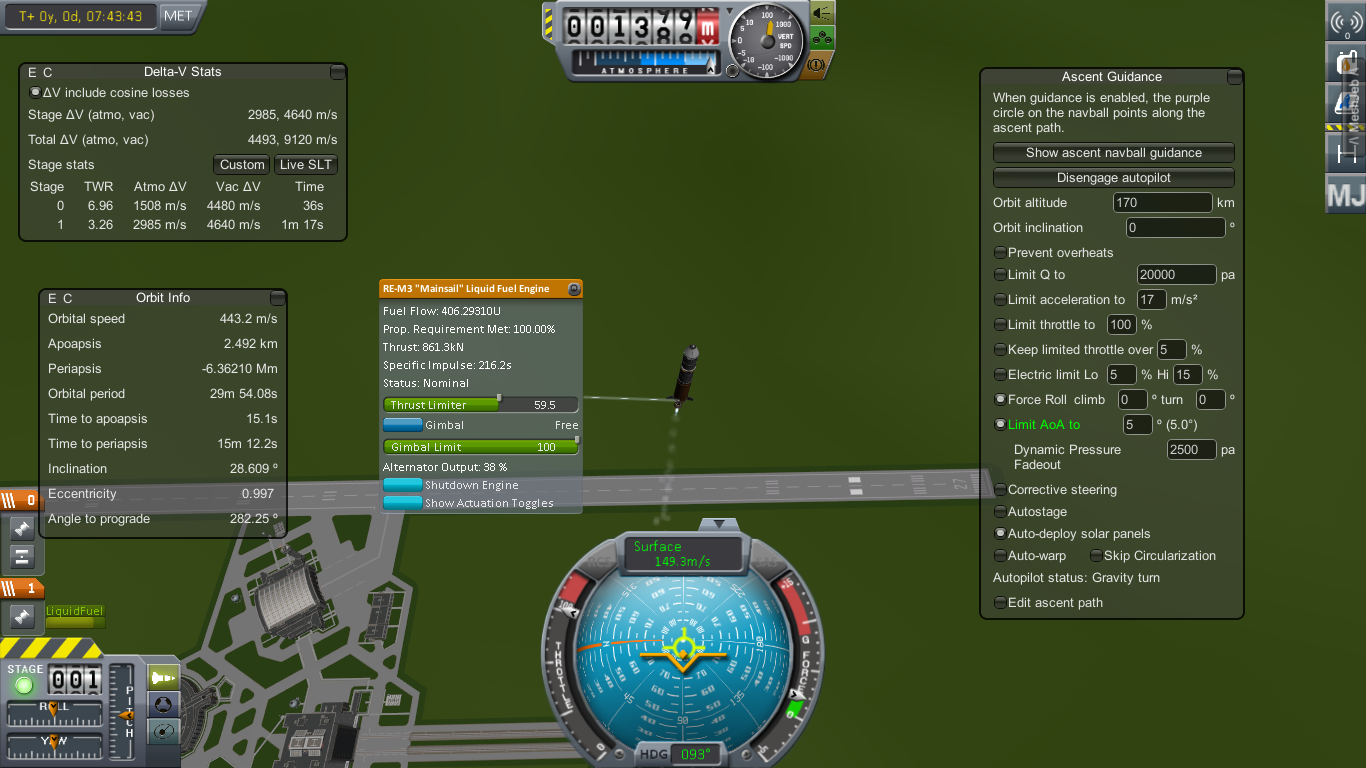Turn on Autostage
Screen dimensions: 1366x768
[x=1000, y=512]
